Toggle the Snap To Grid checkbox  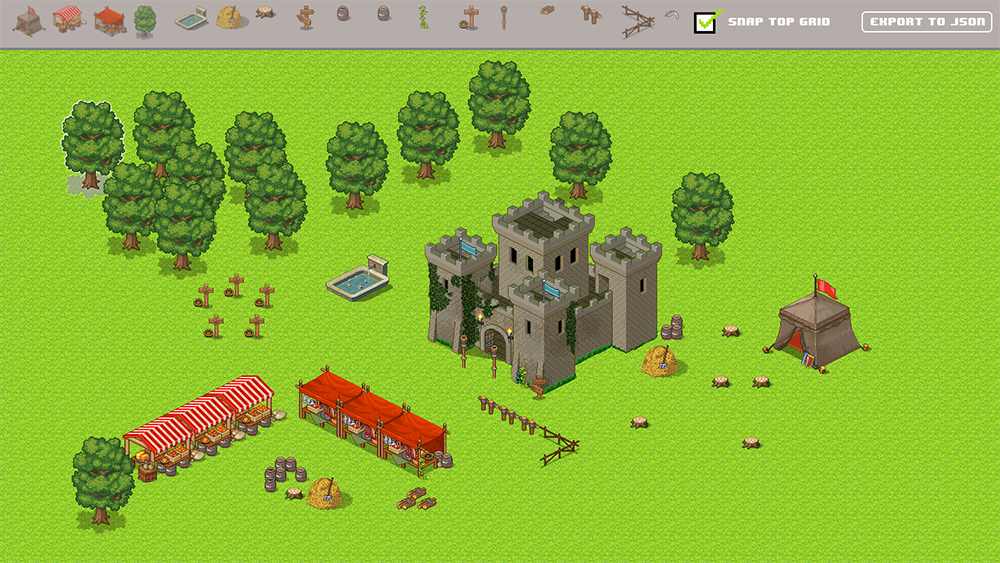click(x=707, y=22)
